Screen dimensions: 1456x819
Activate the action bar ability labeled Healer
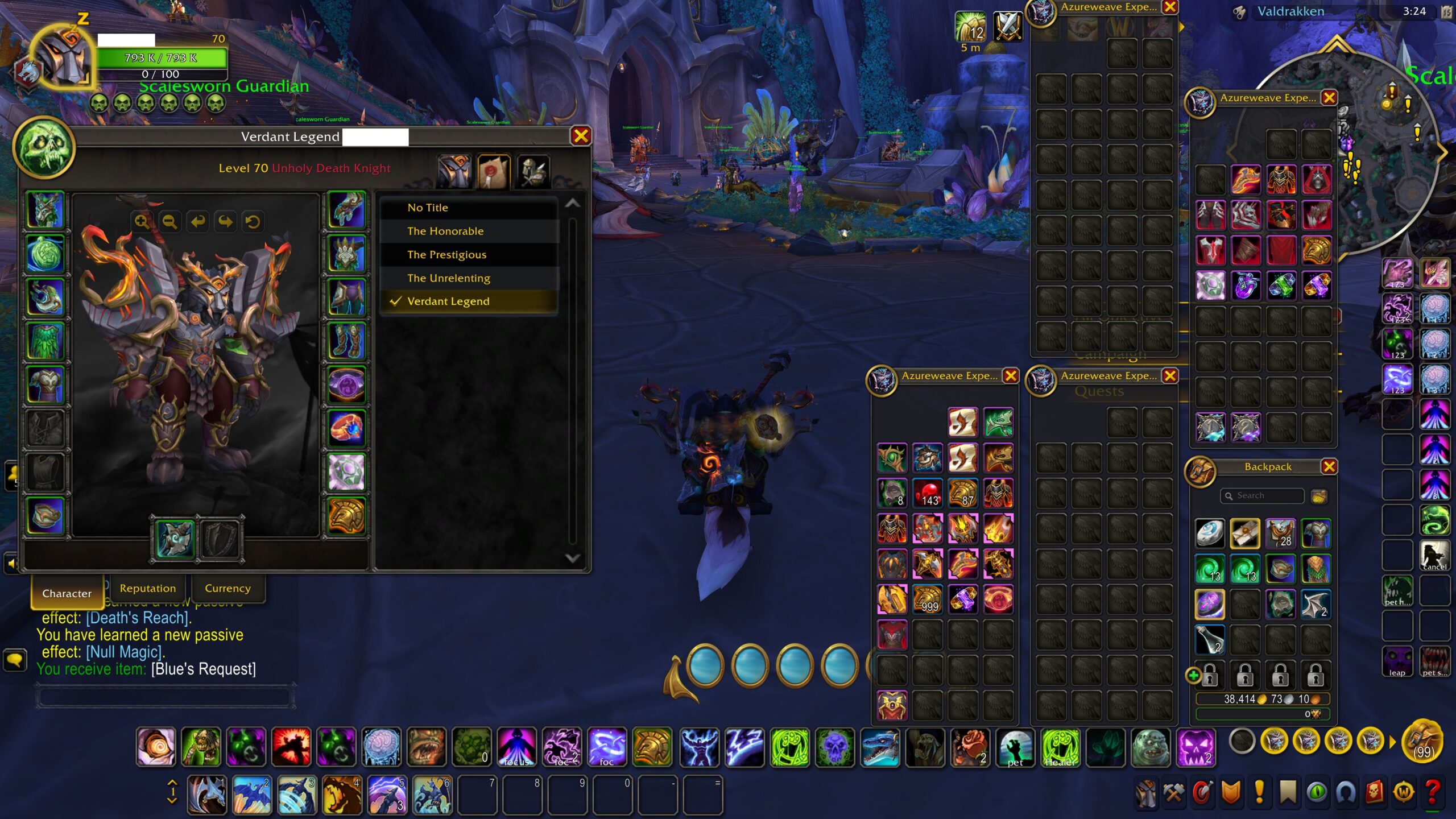tap(1061, 747)
